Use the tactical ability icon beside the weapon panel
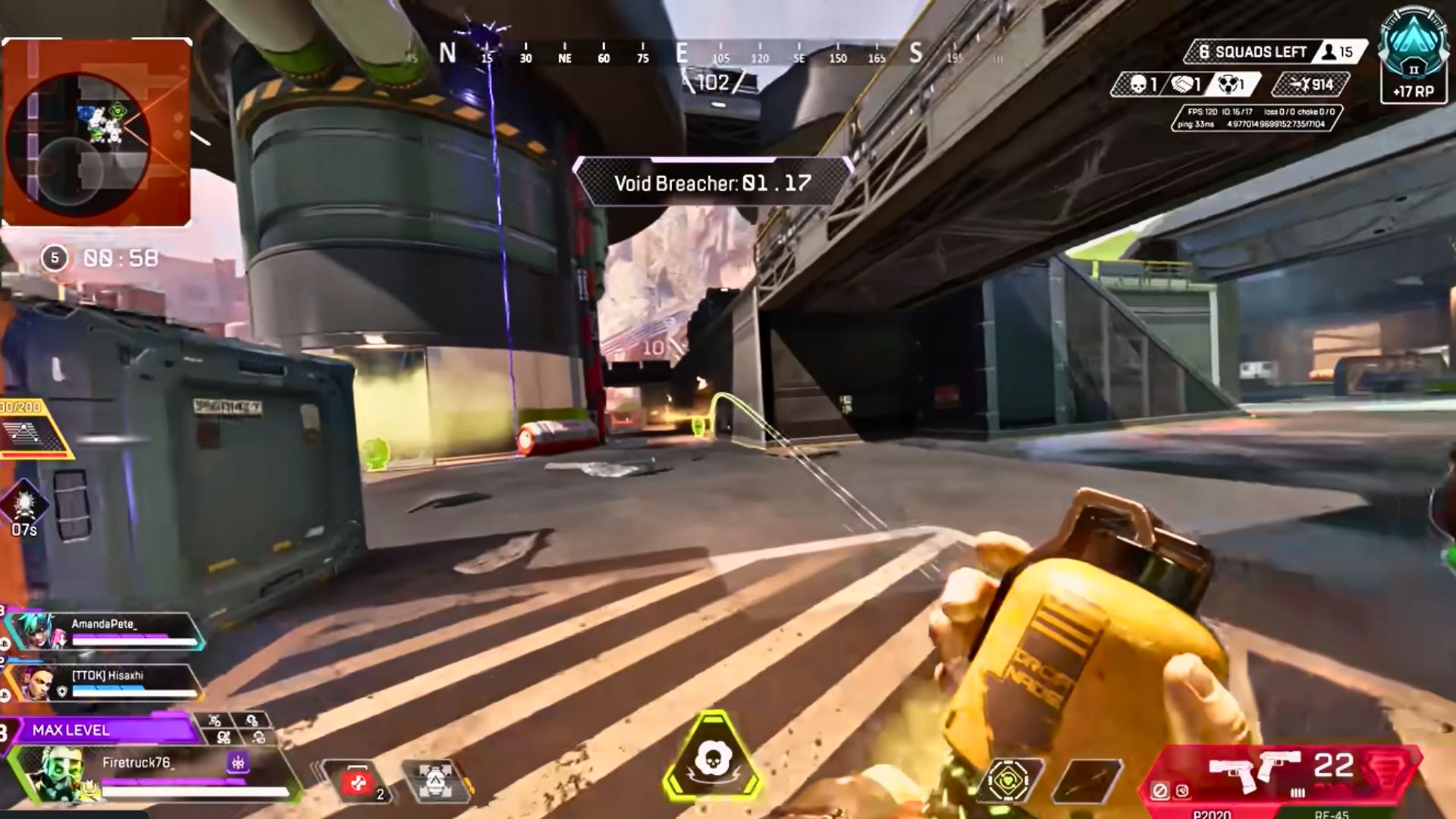The width and height of the screenshot is (1456, 819). tap(1009, 780)
